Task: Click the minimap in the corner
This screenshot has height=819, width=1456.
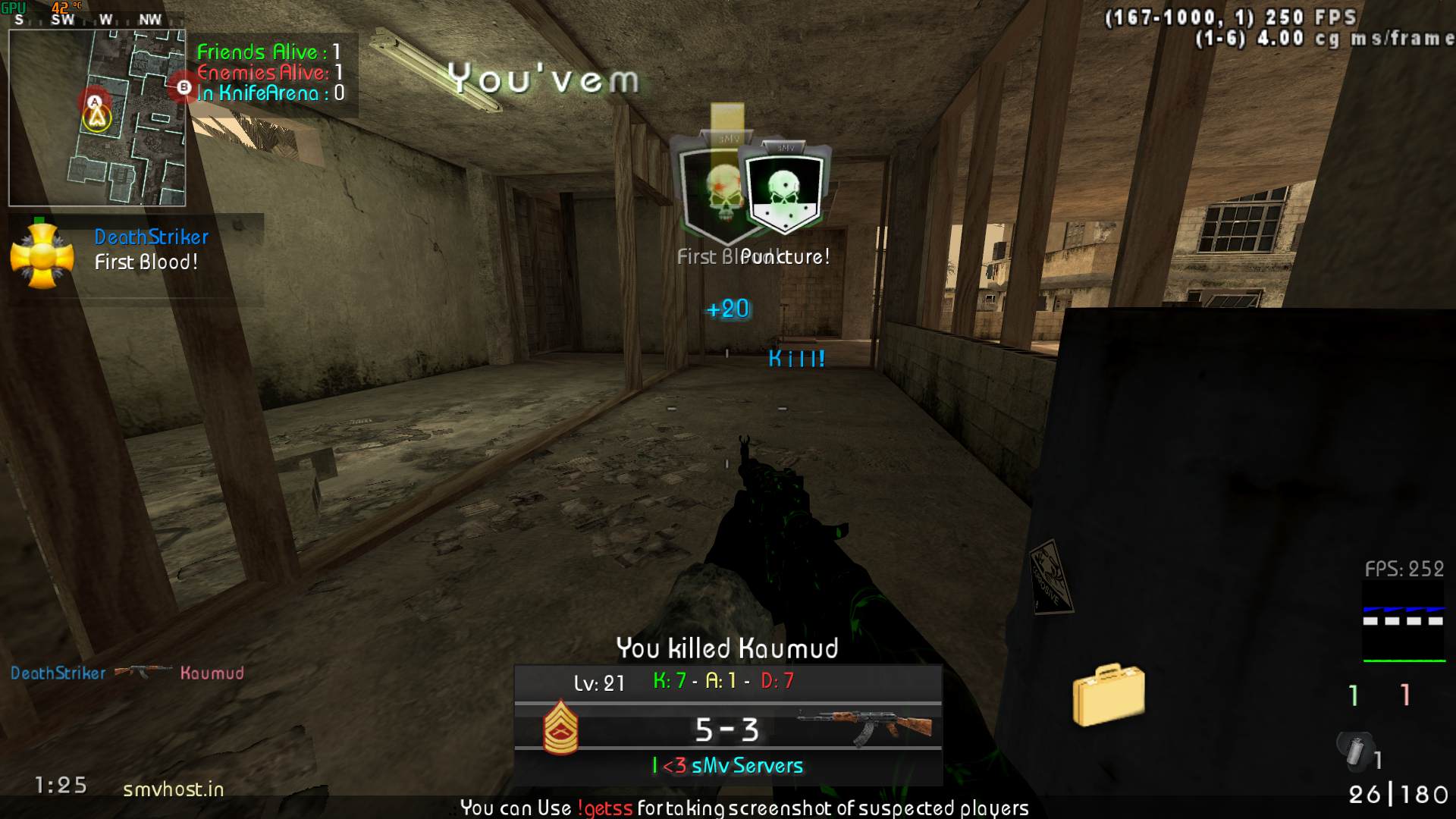Action: pyautogui.click(x=97, y=118)
